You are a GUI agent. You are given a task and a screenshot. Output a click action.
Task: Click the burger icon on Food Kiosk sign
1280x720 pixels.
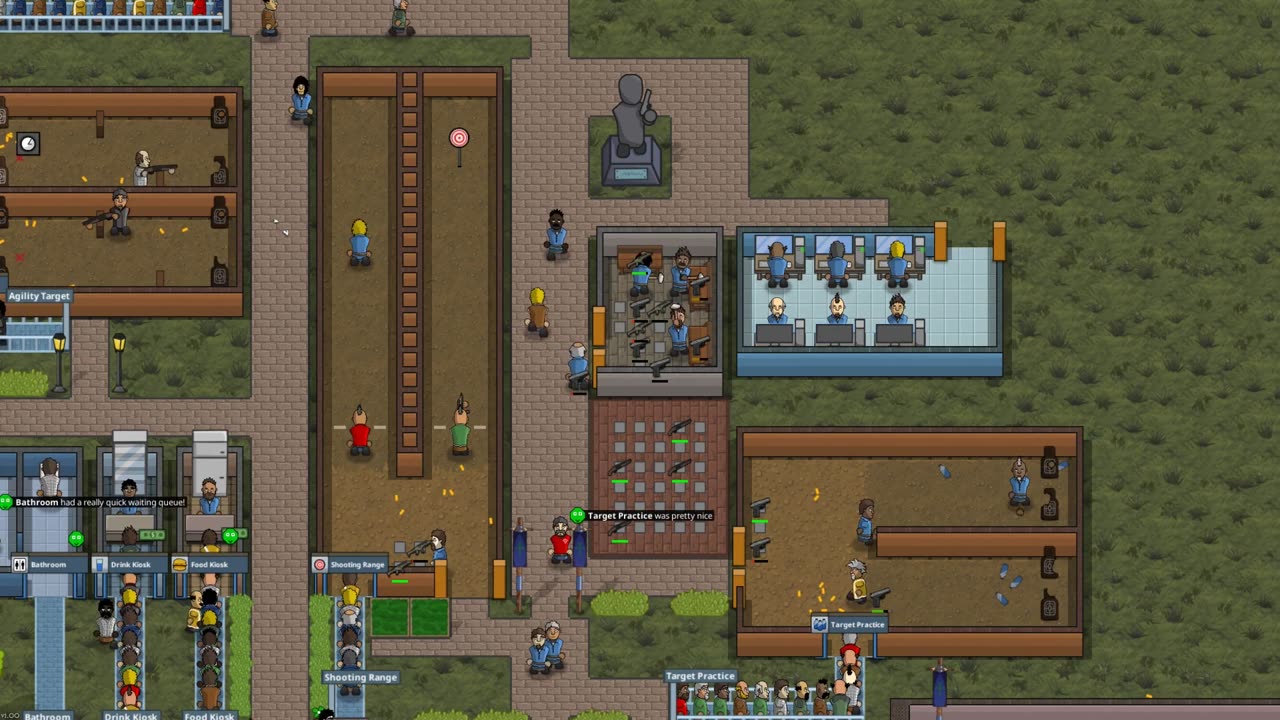click(180, 565)
